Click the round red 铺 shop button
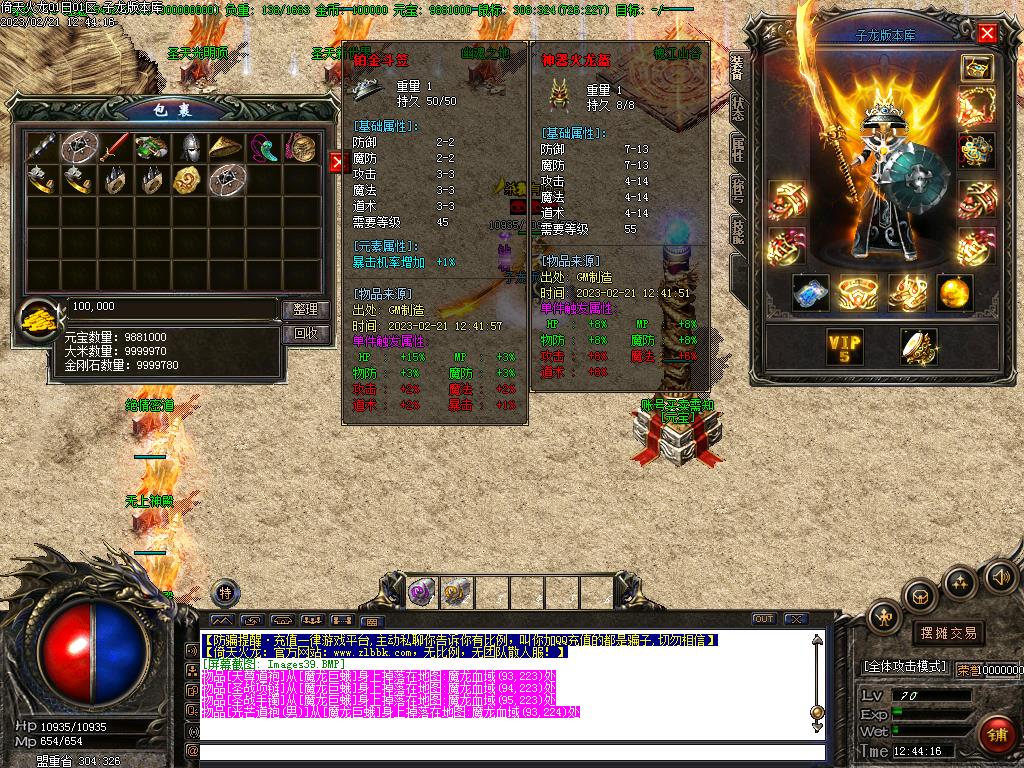The height and width of the screenshot is (768, 1024). coord(996,735)
